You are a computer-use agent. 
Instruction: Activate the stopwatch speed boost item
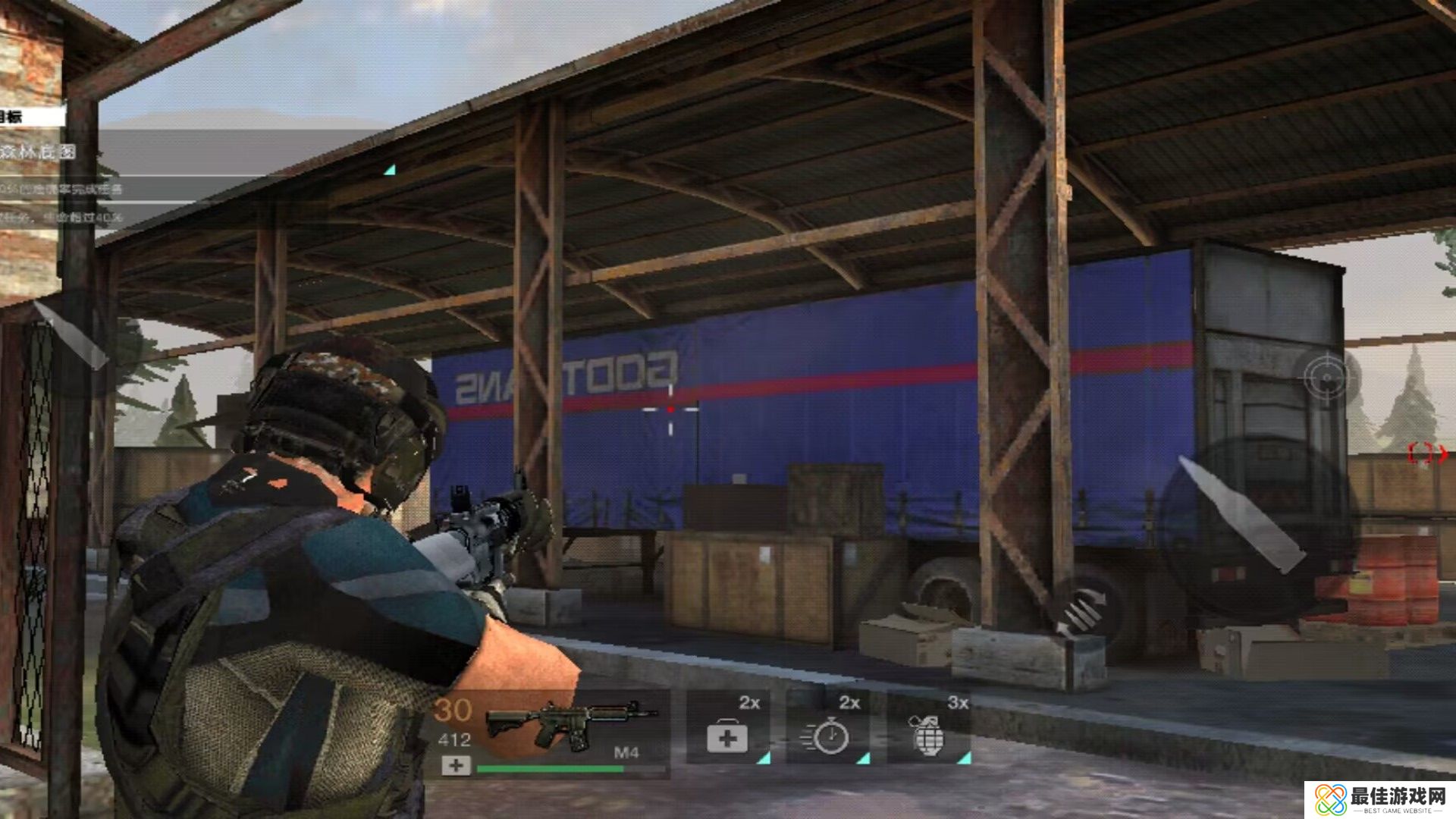click(828, 728)
